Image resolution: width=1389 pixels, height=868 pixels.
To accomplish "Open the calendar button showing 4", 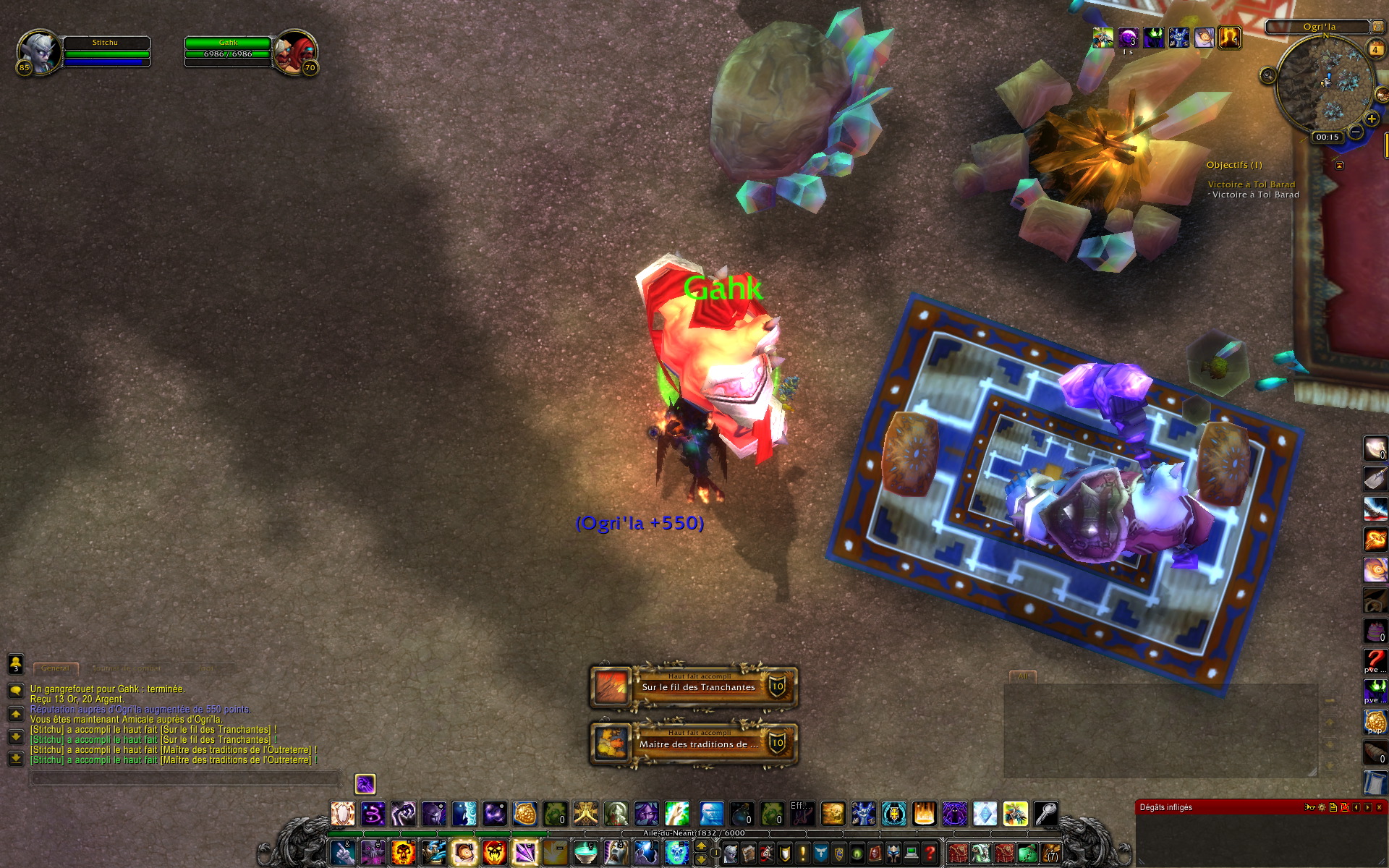I will click(x=1375, y=49).
